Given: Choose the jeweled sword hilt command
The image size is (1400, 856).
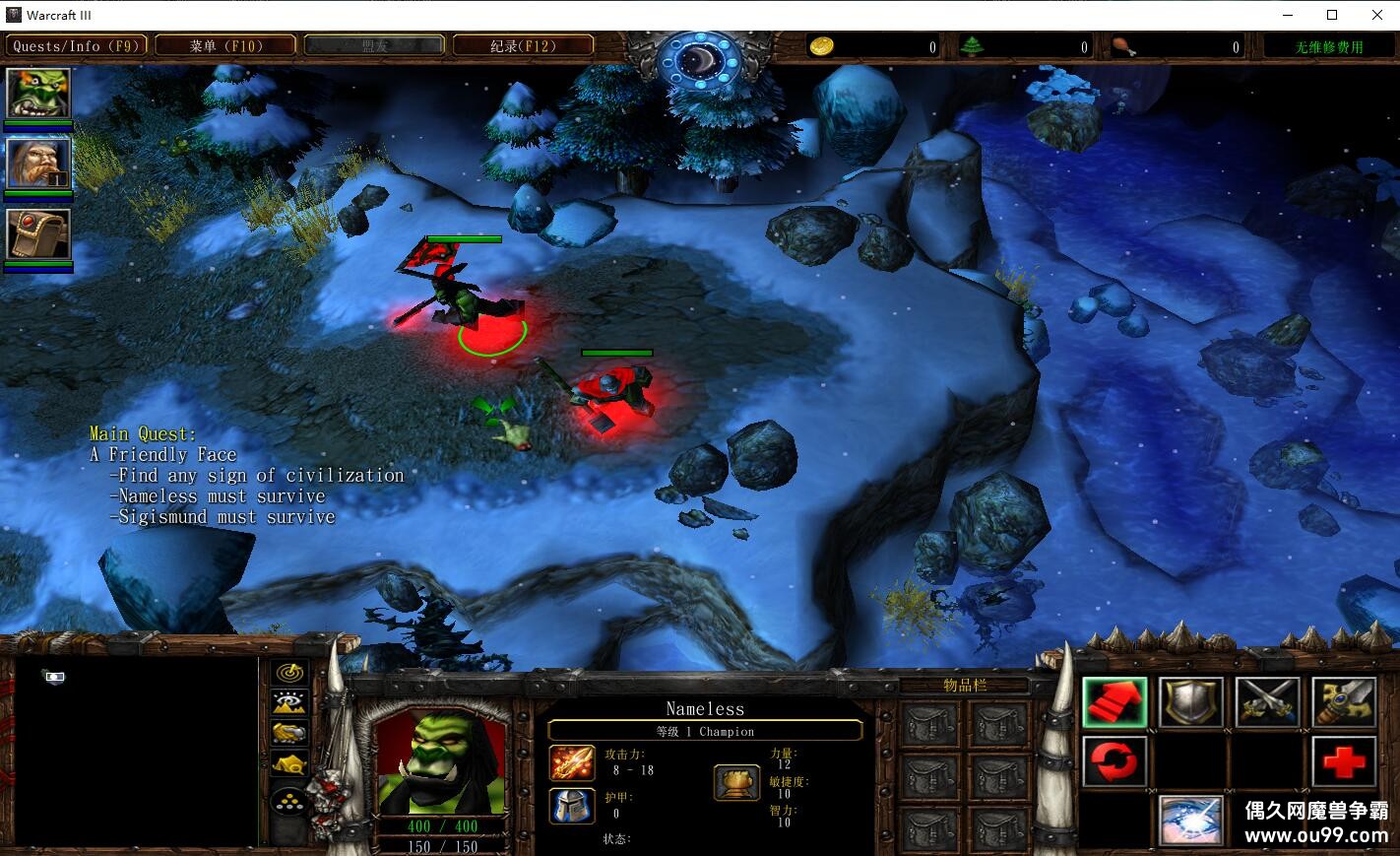Looking at the screenshot, I should 1344,703.
